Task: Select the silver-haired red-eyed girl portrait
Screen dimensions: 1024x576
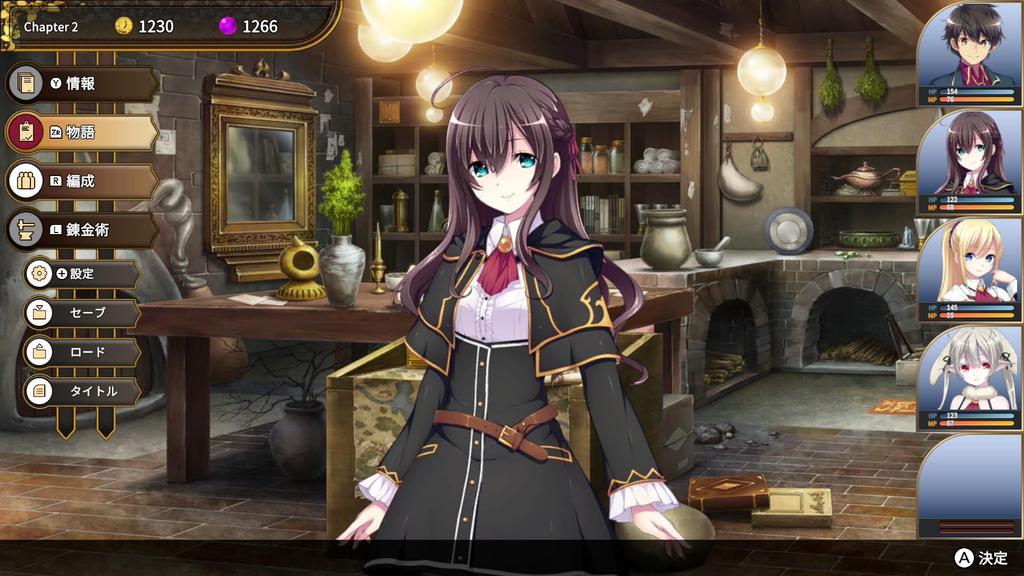Action: click(969, 377)
